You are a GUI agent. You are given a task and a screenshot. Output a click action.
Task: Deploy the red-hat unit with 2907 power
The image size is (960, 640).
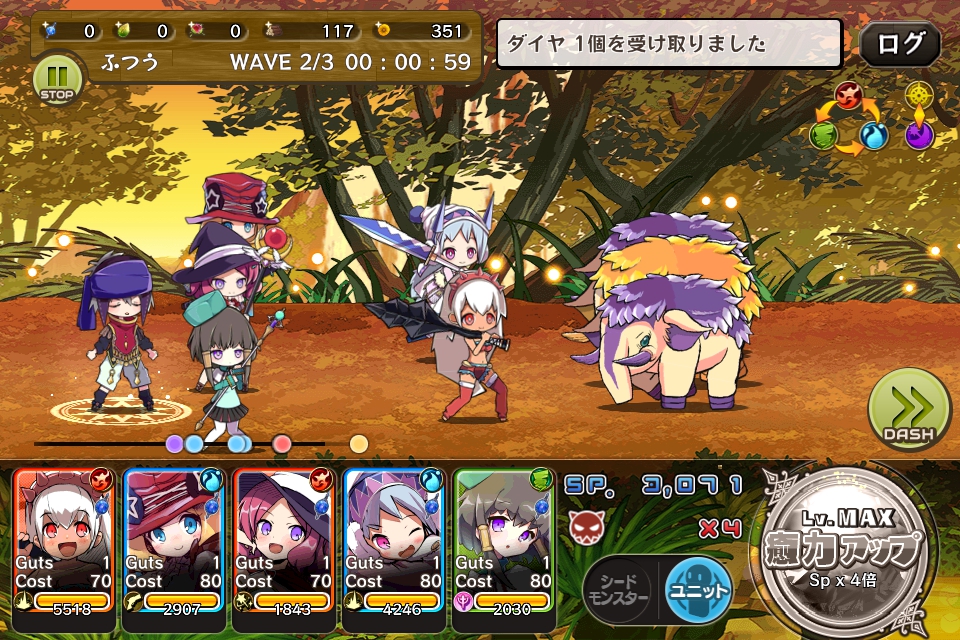click(x=174, y=538)
